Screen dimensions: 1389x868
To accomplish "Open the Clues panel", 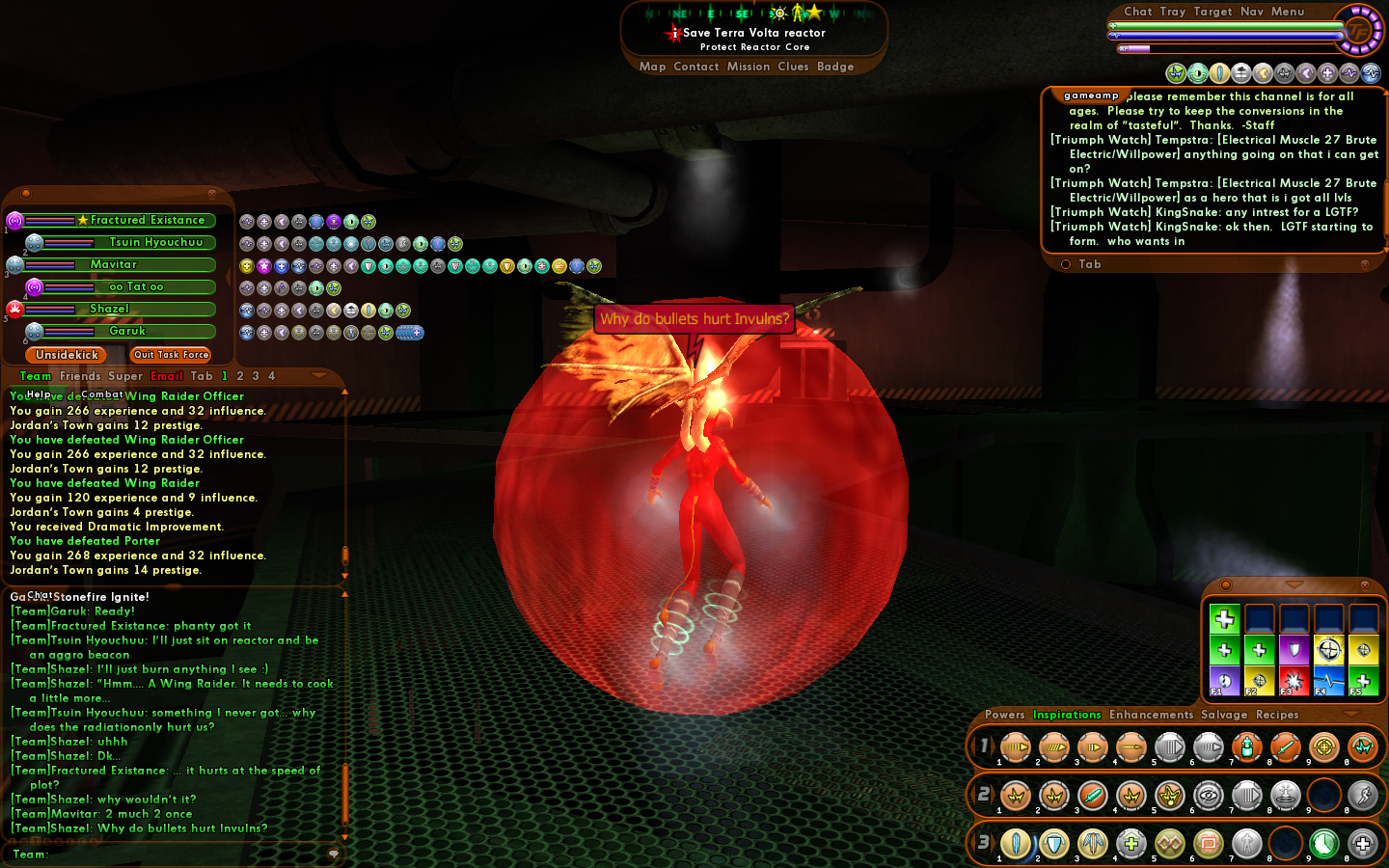I will 793,67.
